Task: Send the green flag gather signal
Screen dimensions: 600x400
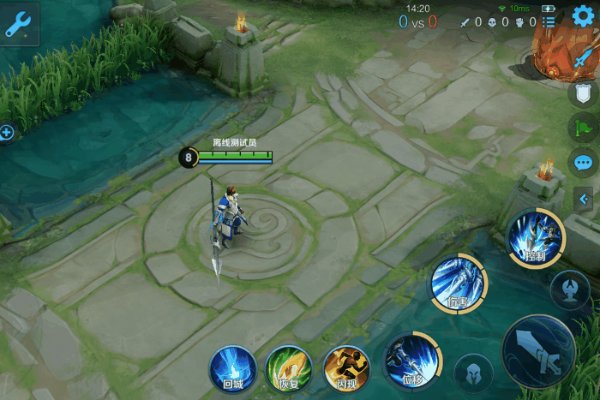Action: tap(583, 128)
